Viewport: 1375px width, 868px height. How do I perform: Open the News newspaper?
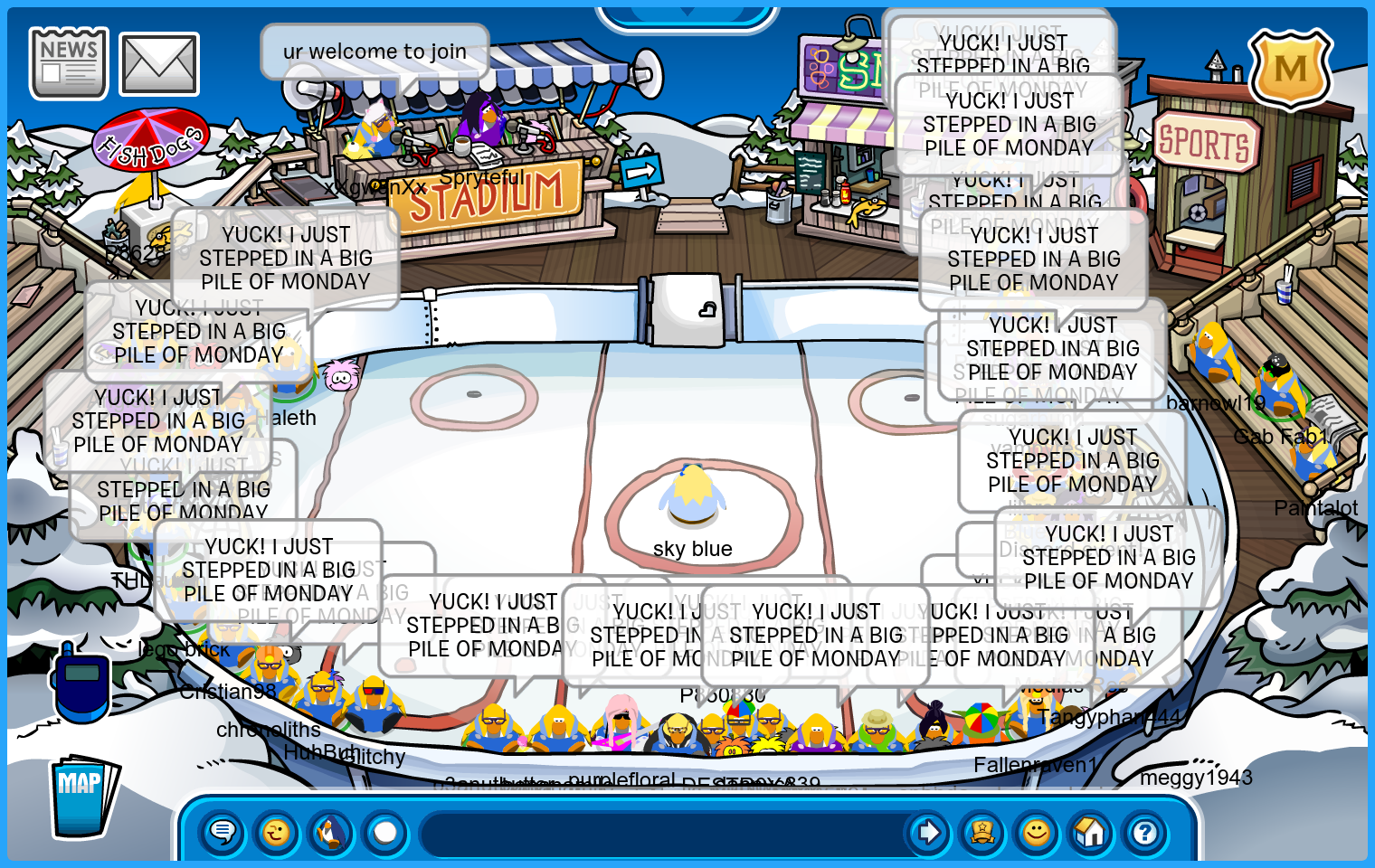68,62
